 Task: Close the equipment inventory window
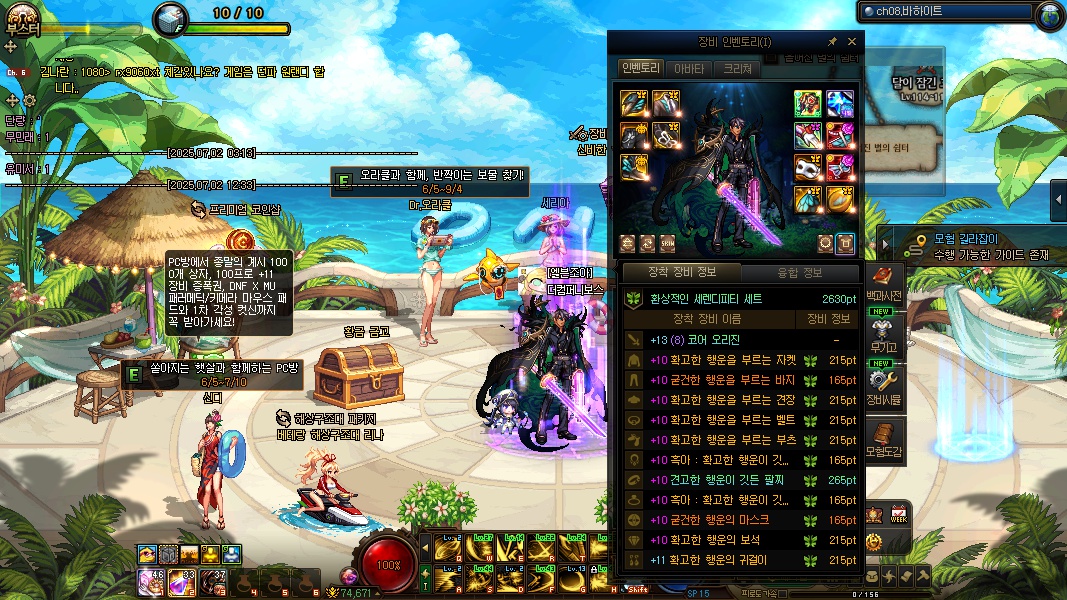852,42
